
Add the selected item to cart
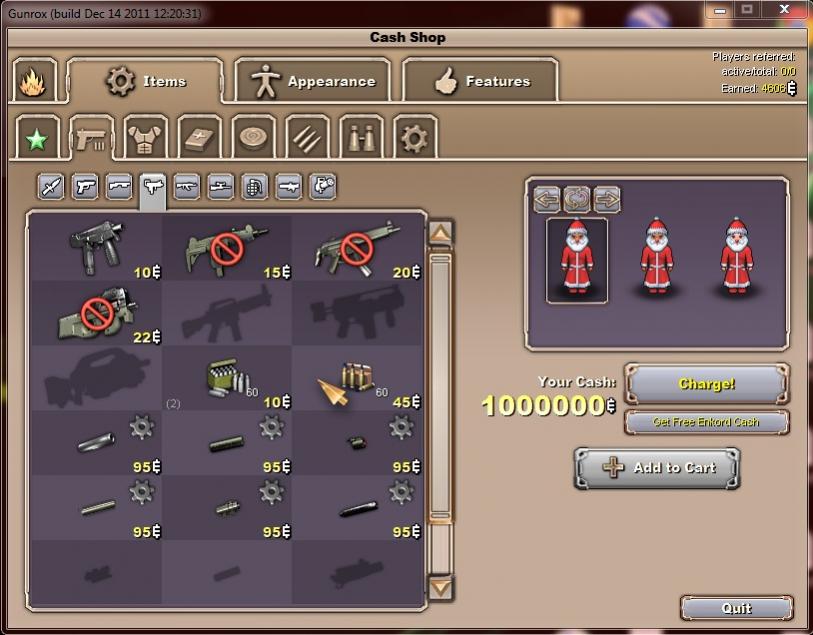click(657, 468)
